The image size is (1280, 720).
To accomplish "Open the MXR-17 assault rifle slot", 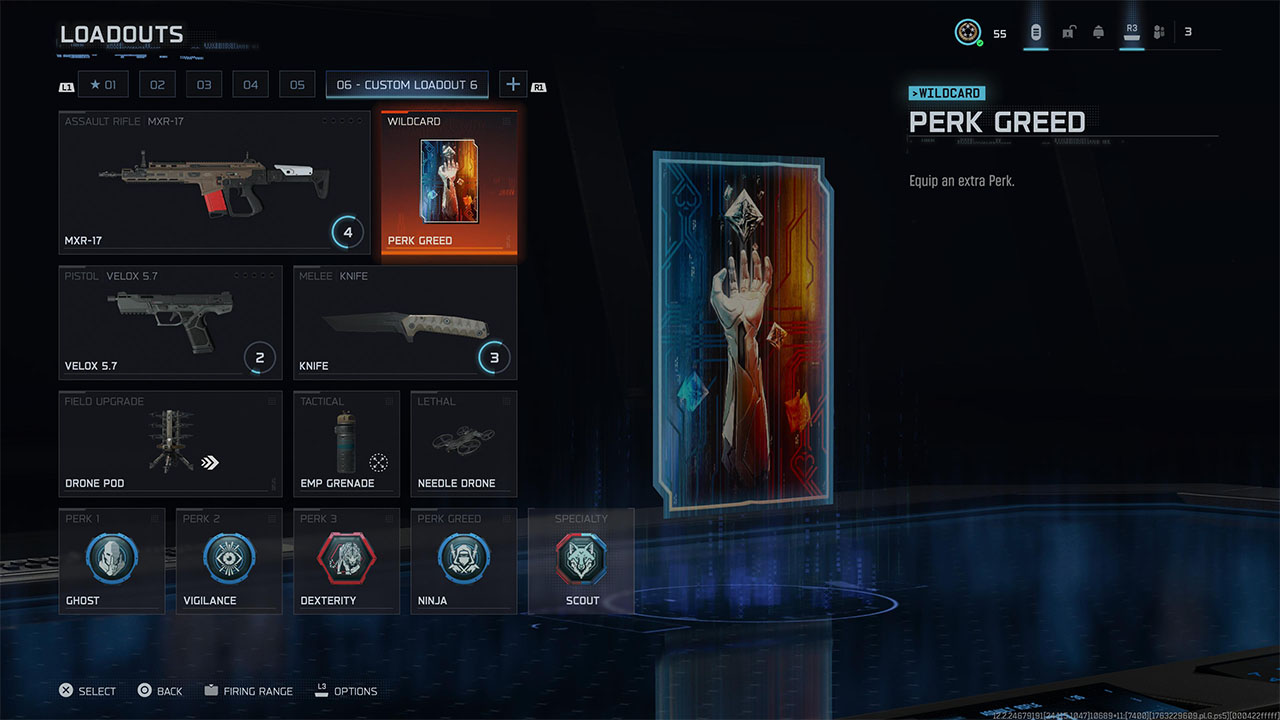I will point(214,182).
